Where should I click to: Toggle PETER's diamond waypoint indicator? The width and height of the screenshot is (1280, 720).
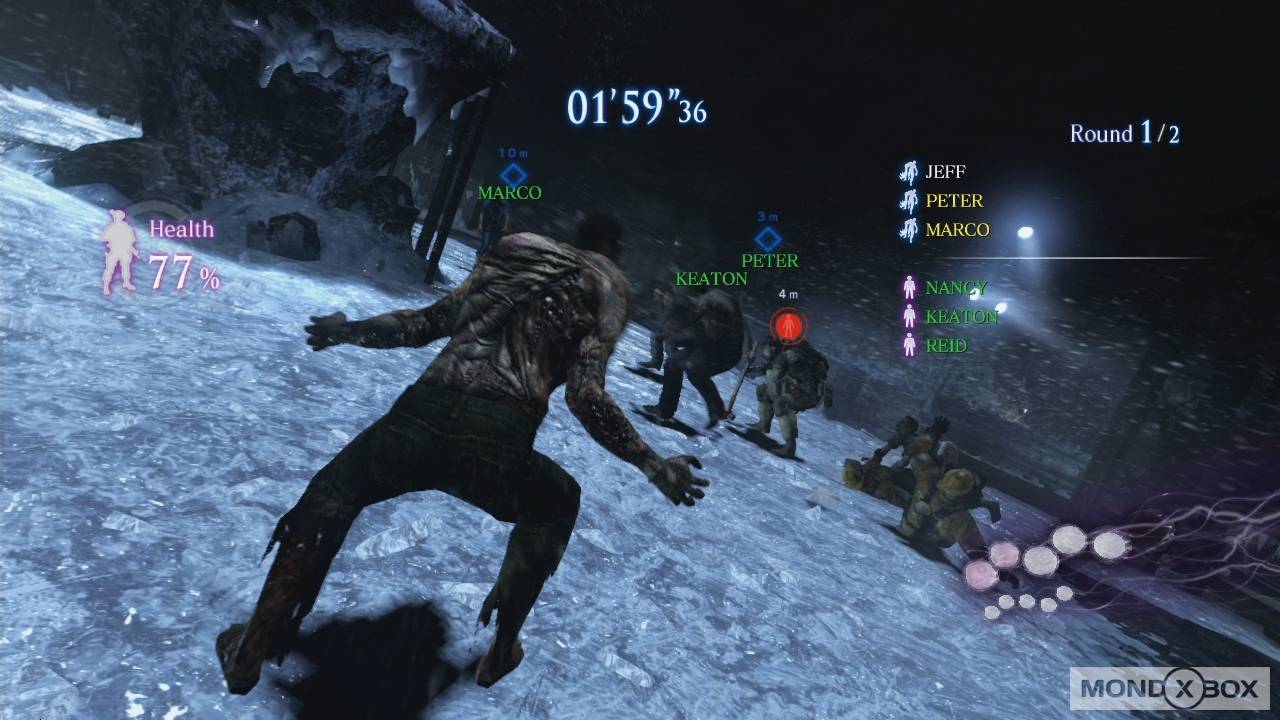point(767,238)
